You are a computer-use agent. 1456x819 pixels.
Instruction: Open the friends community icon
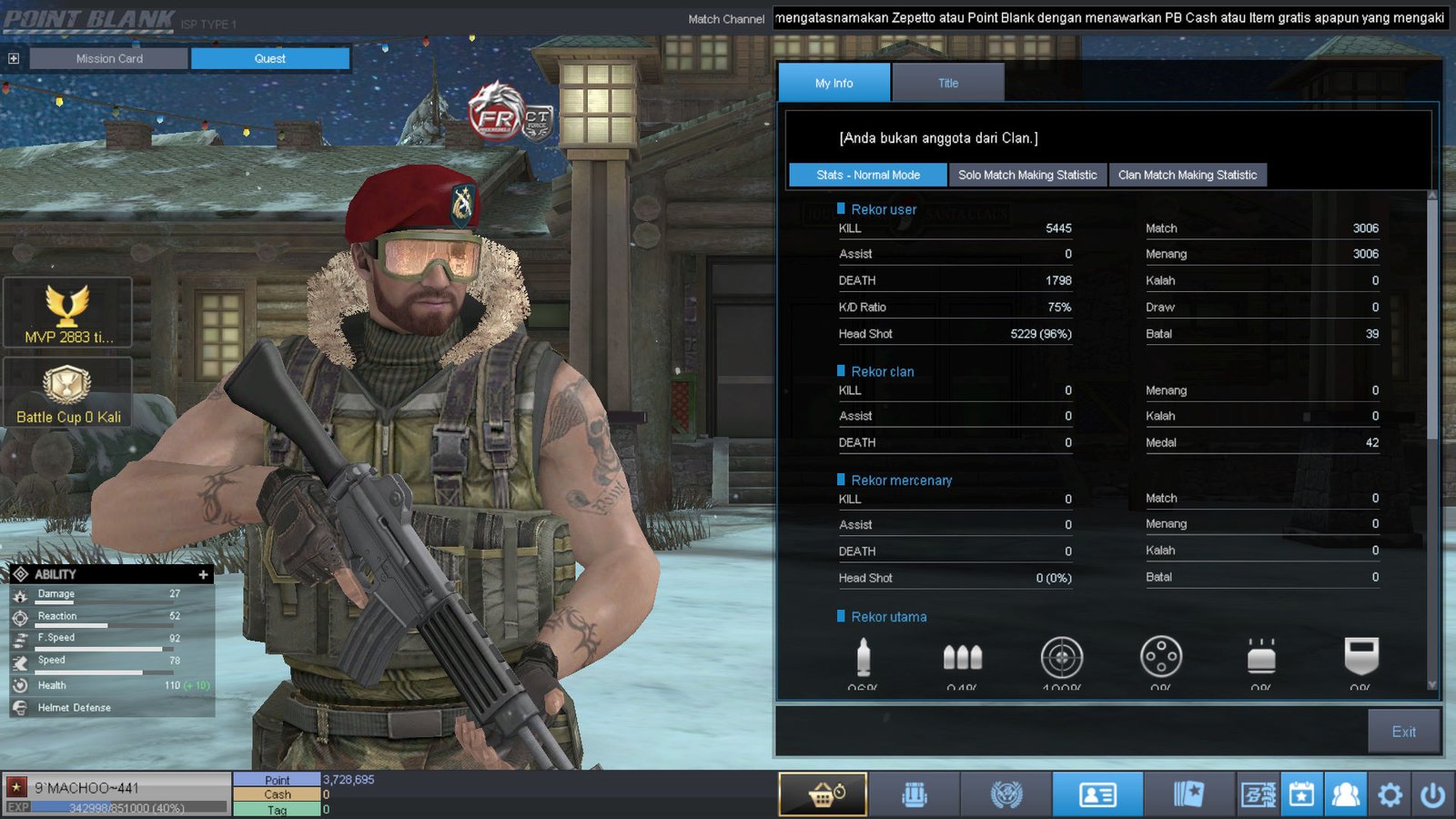coord(1346,794)
